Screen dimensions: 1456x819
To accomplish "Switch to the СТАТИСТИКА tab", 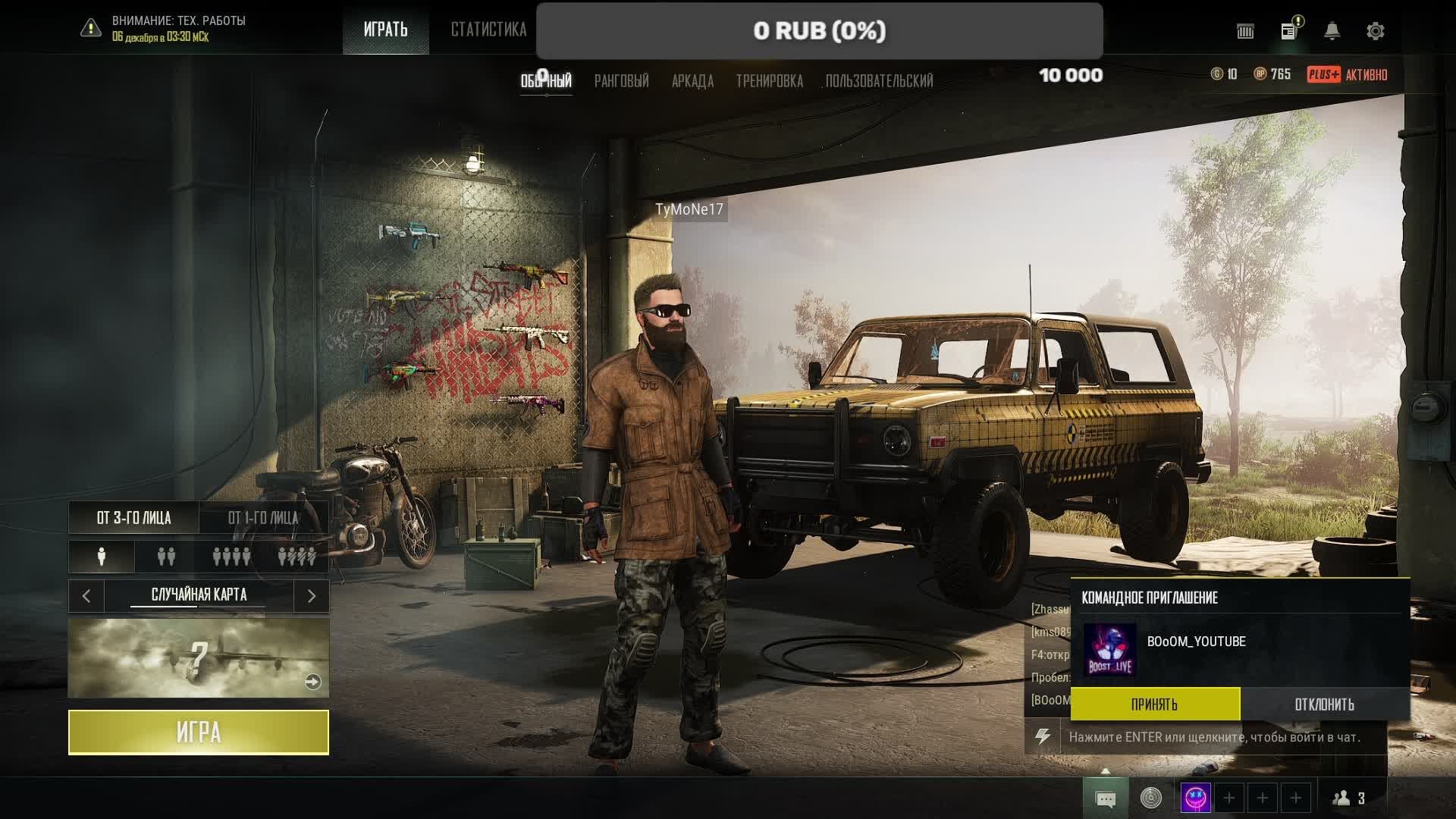I will click(x=488, y=30).
